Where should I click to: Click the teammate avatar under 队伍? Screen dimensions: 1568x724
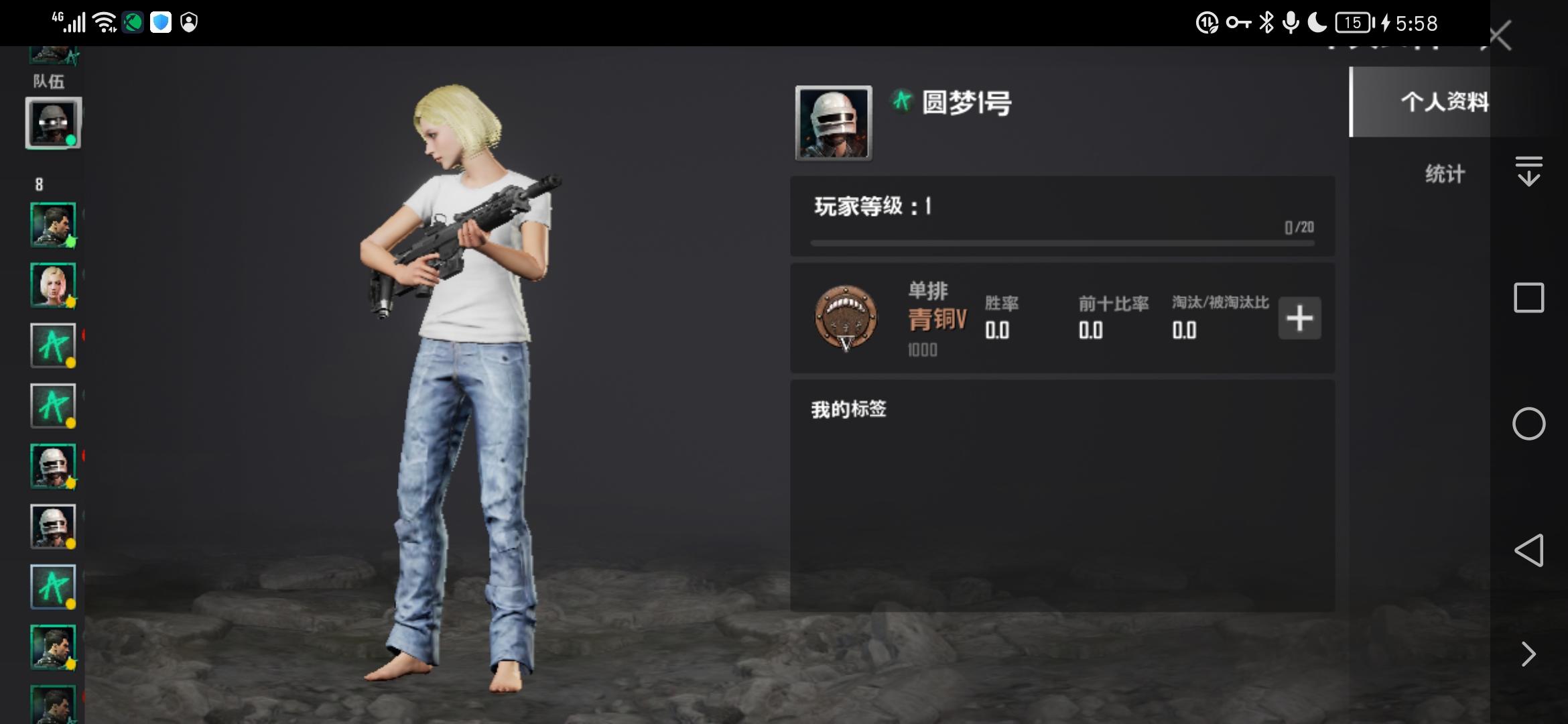54,123
